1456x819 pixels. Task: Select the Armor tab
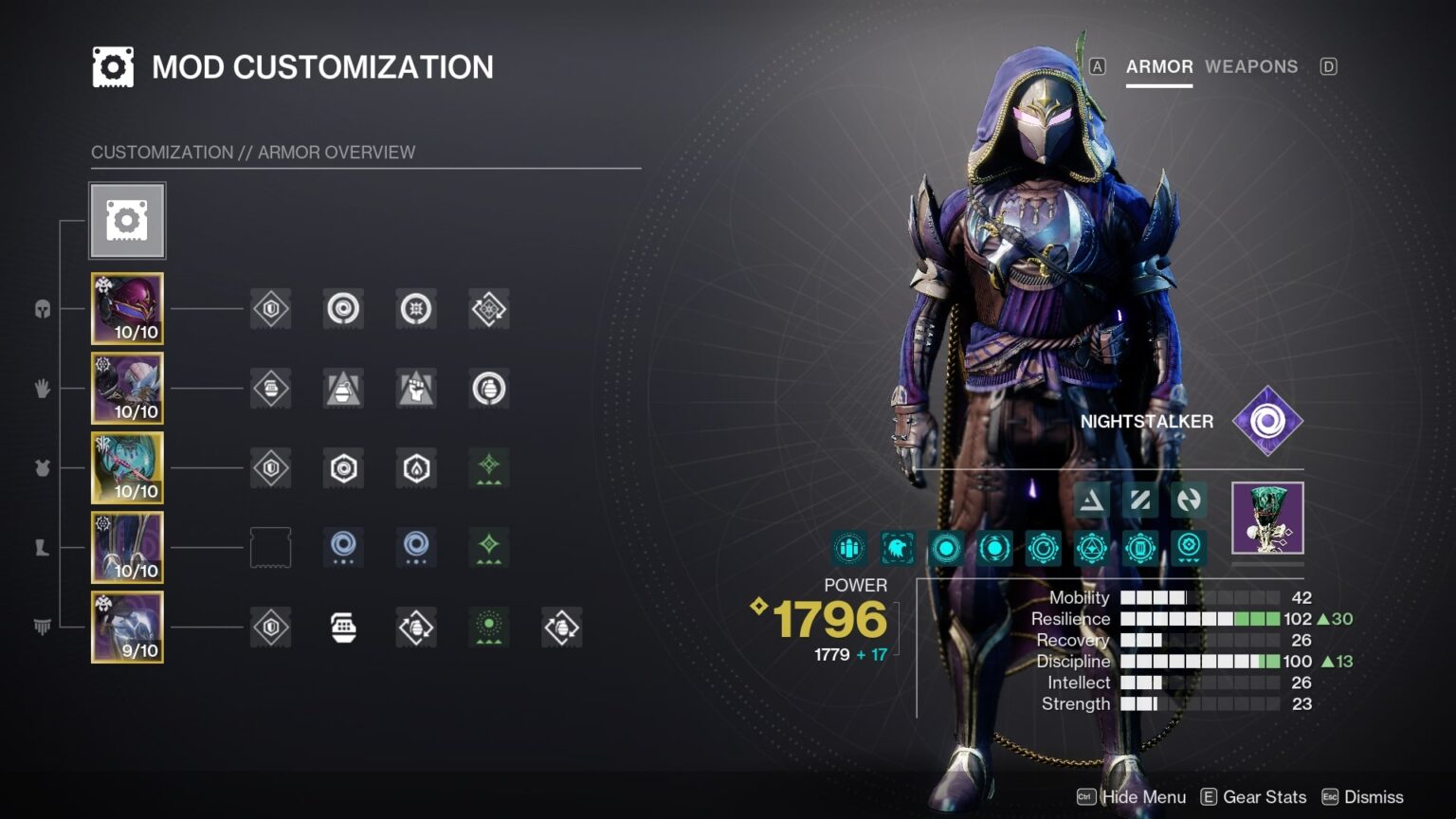(x=1158, y=66)
